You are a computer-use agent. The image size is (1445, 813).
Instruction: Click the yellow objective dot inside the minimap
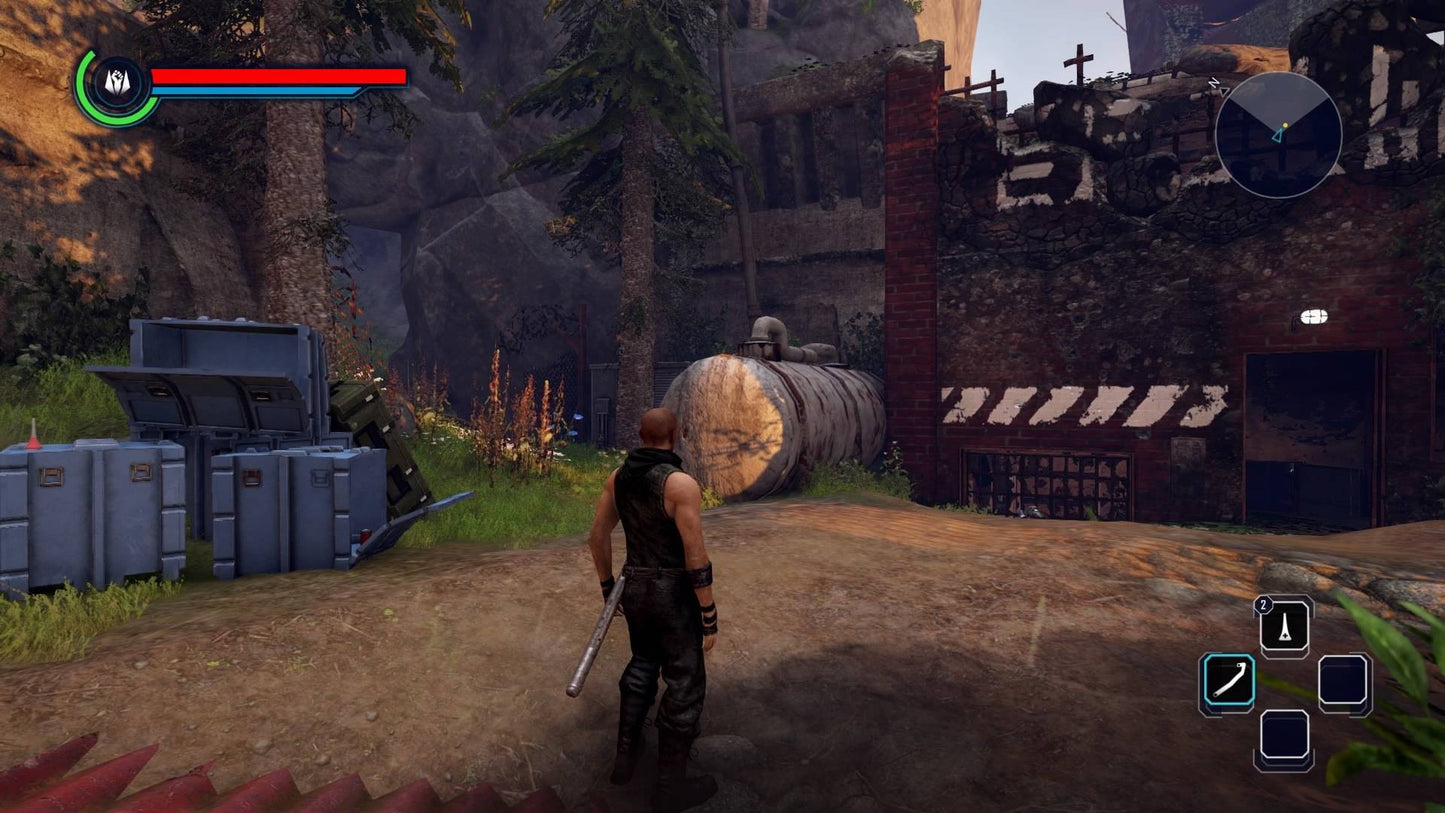click(x=1286, y=127)
